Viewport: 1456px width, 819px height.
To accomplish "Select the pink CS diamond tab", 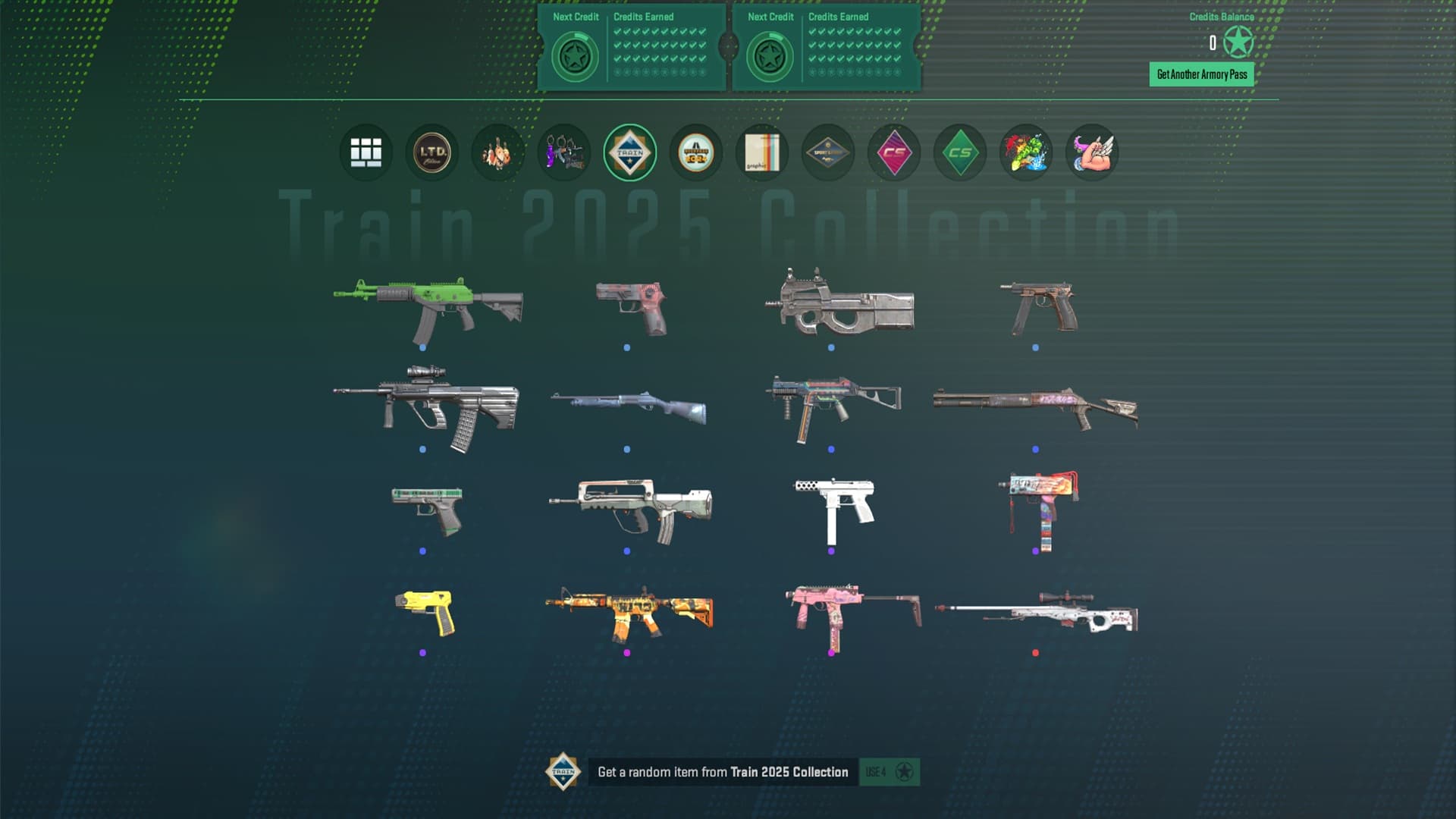I will [893, 152].
